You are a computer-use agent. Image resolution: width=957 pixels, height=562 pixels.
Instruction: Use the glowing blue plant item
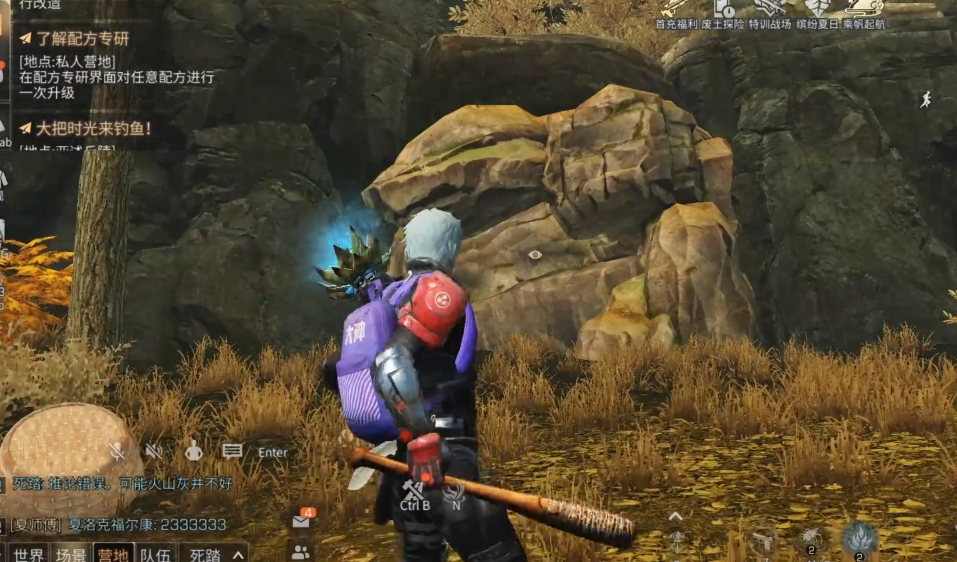pos(859,539)
